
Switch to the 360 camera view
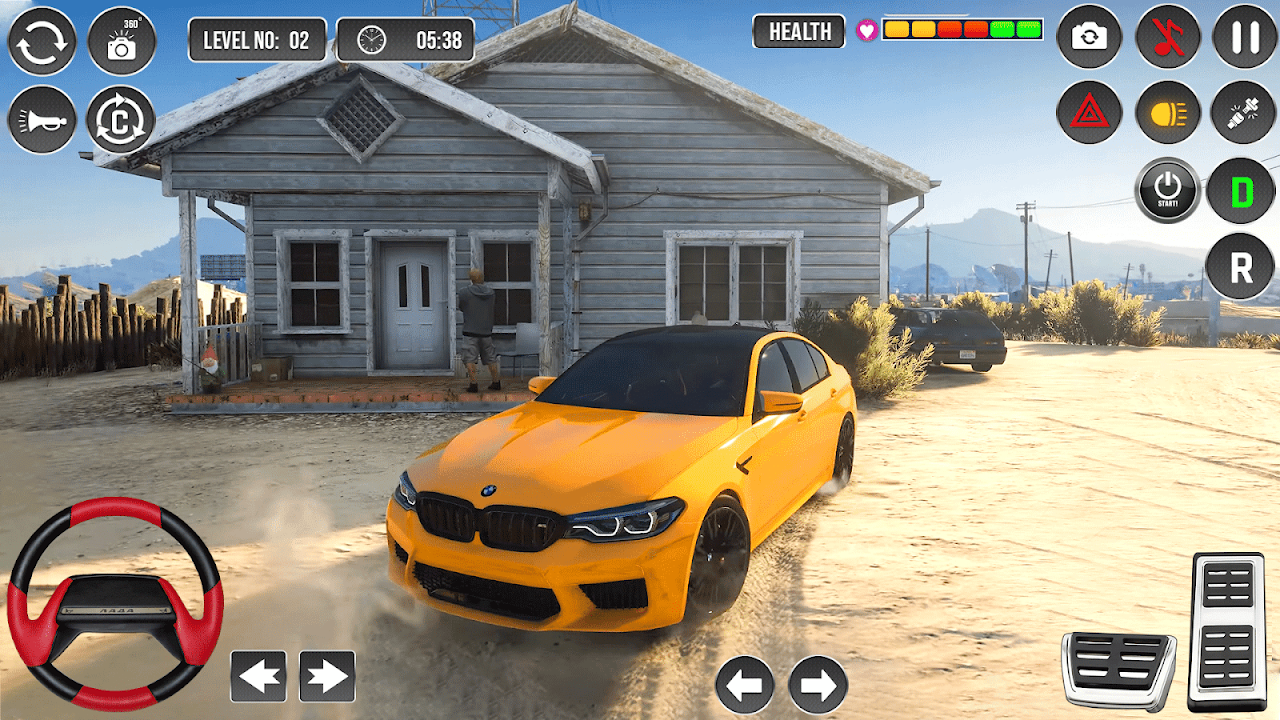click(122, 41)
